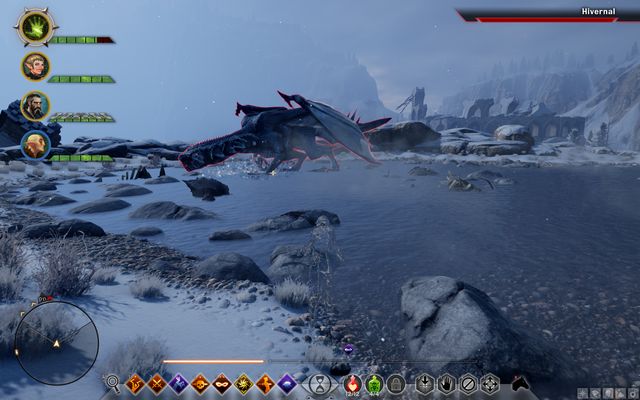Choose the bearded dark-haired companion portrait
Screen dimensions: 640x400
tap(35, 106)
